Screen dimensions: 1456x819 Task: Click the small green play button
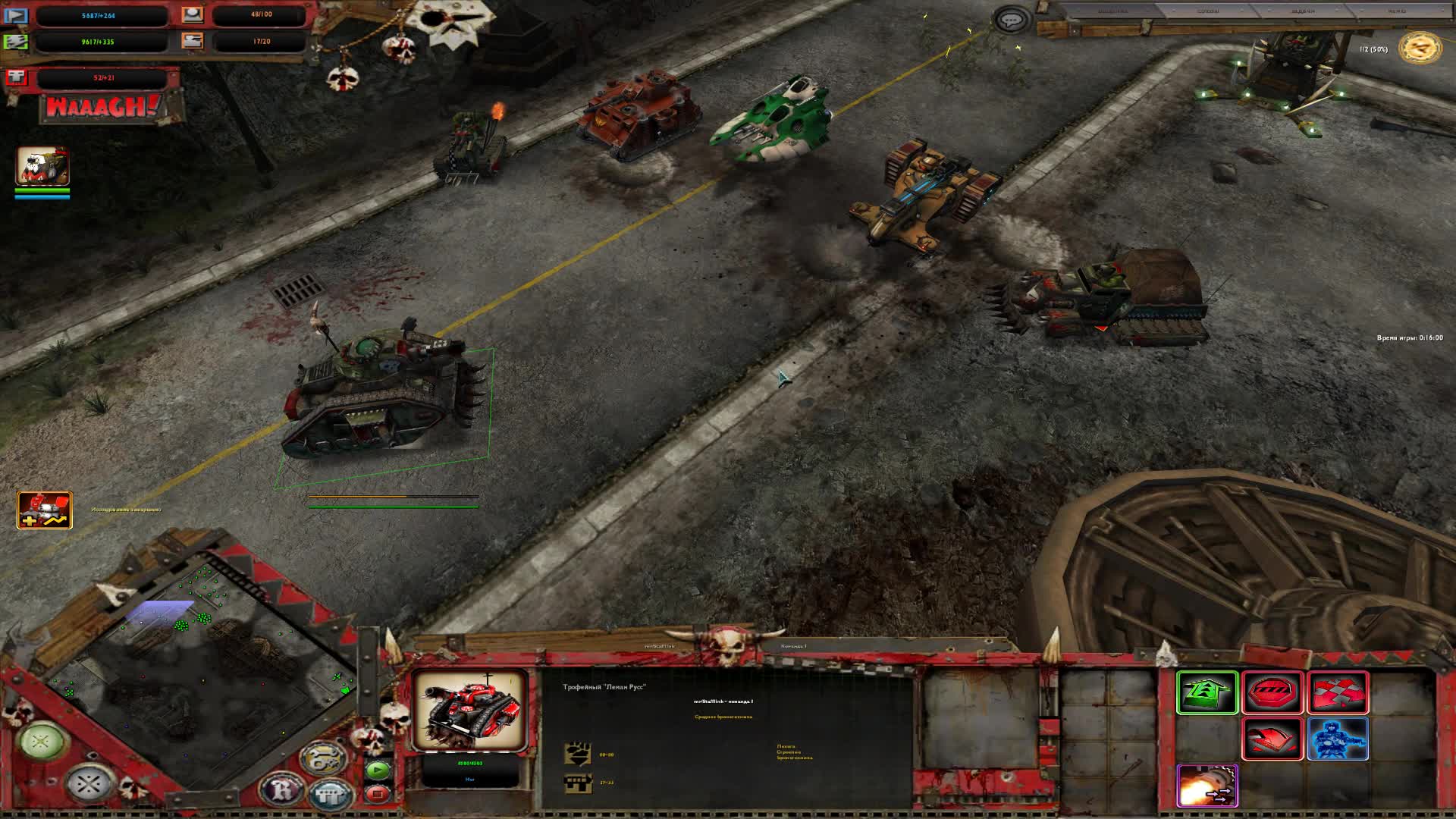point(377,770)
